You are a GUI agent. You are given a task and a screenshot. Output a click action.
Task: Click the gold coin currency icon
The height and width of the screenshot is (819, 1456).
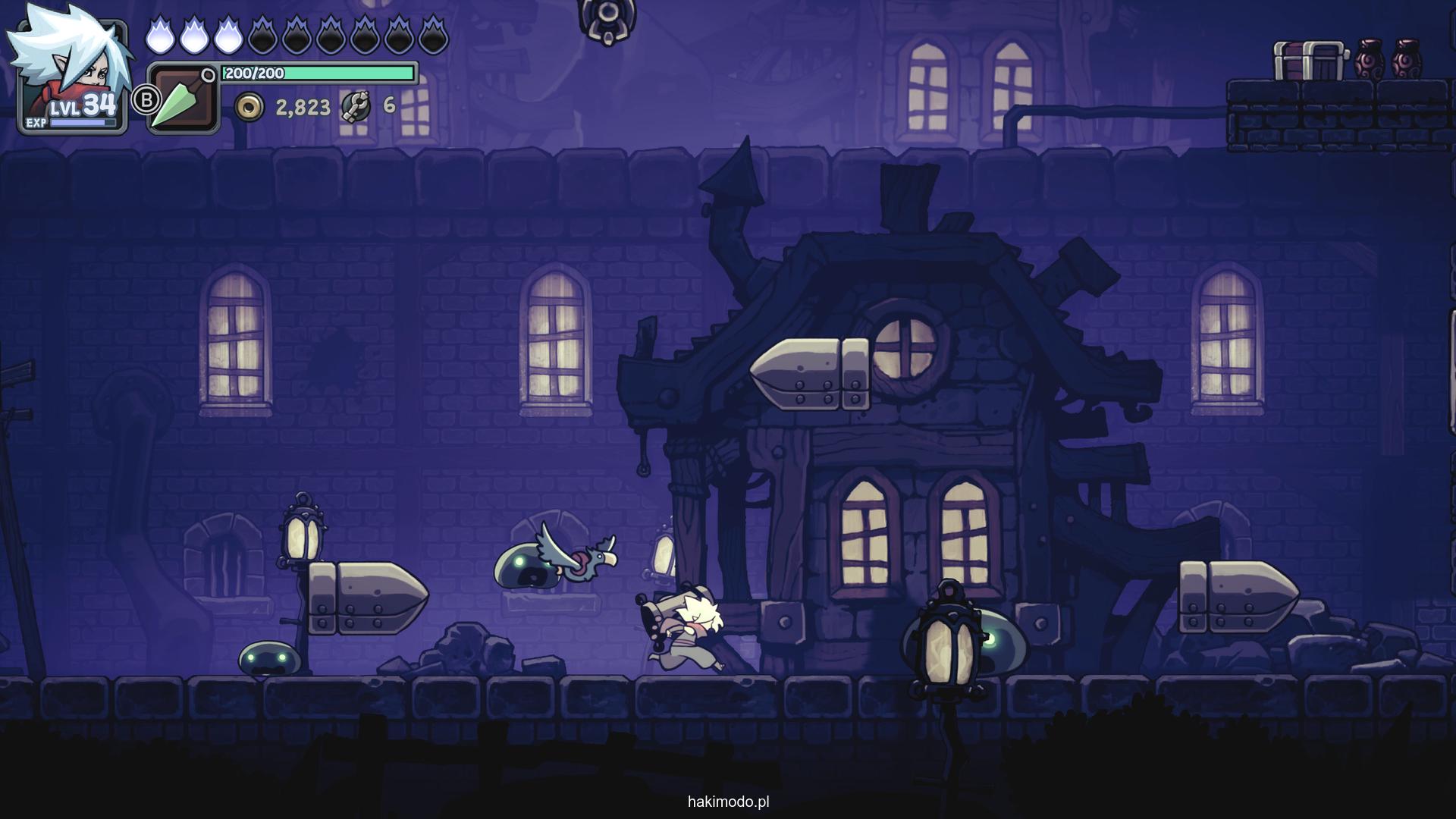pos(249,108)
